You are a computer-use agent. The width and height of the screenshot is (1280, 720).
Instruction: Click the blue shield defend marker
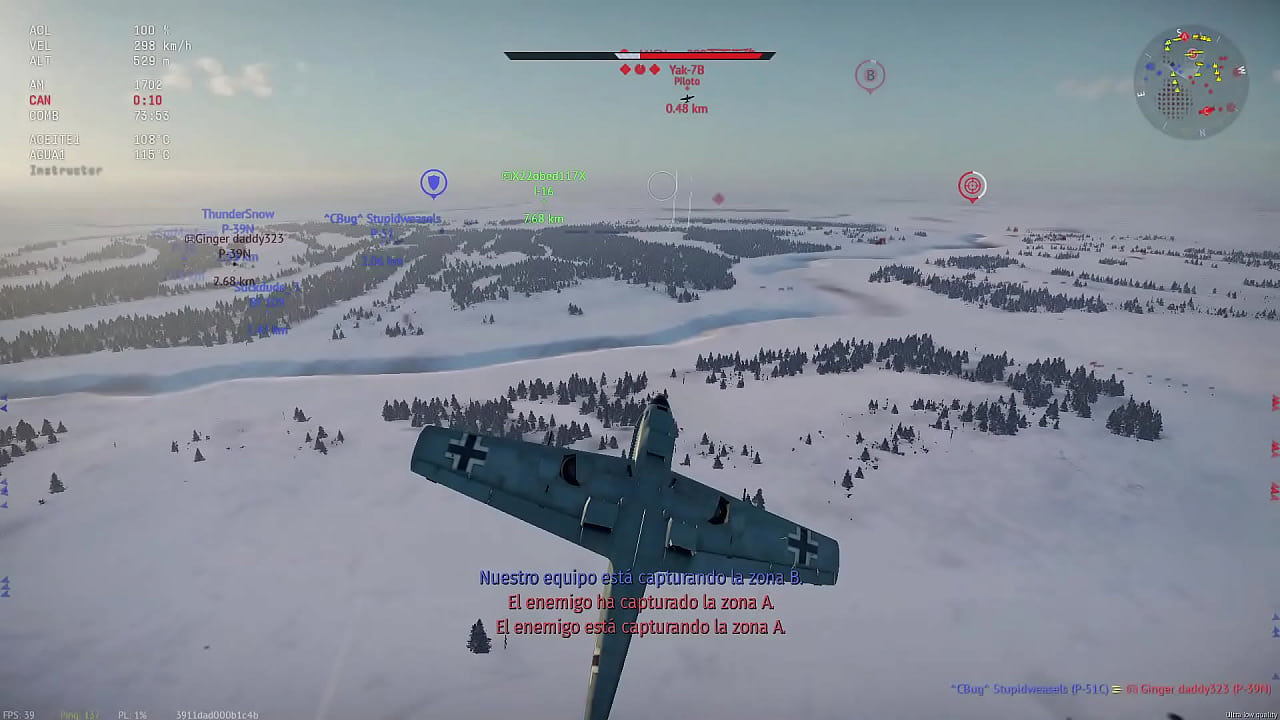pyautogui.click(x=433, y=183)
